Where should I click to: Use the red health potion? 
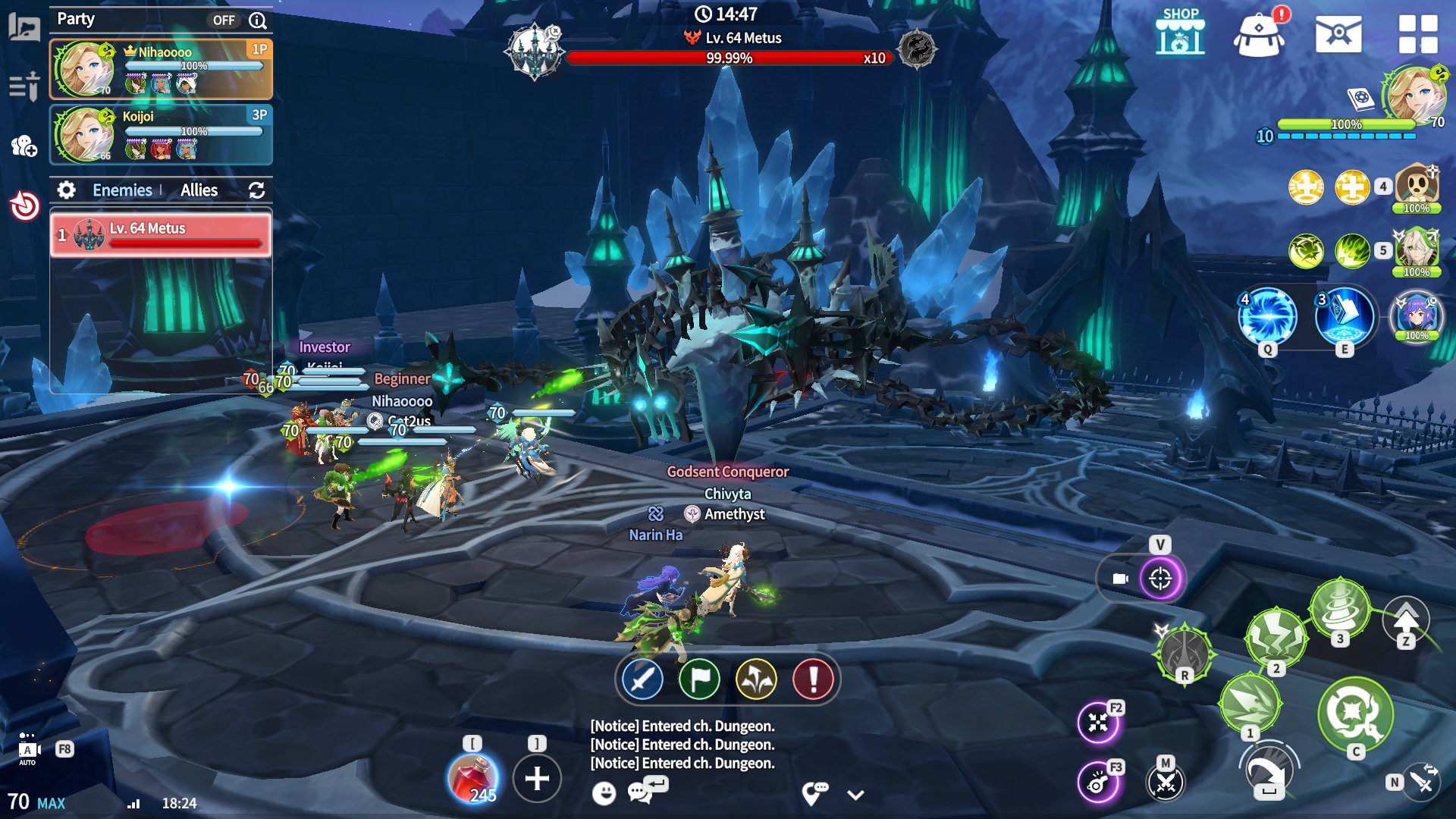pos(472,778)
